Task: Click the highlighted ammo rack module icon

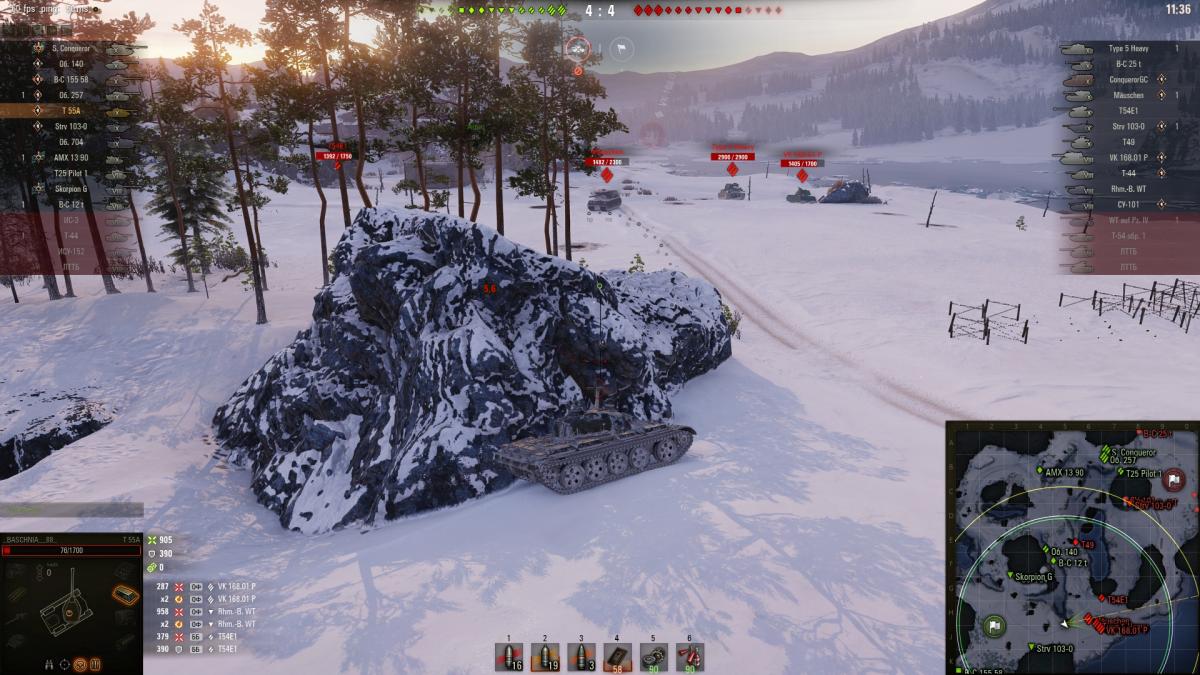Action: click(124, 596)
